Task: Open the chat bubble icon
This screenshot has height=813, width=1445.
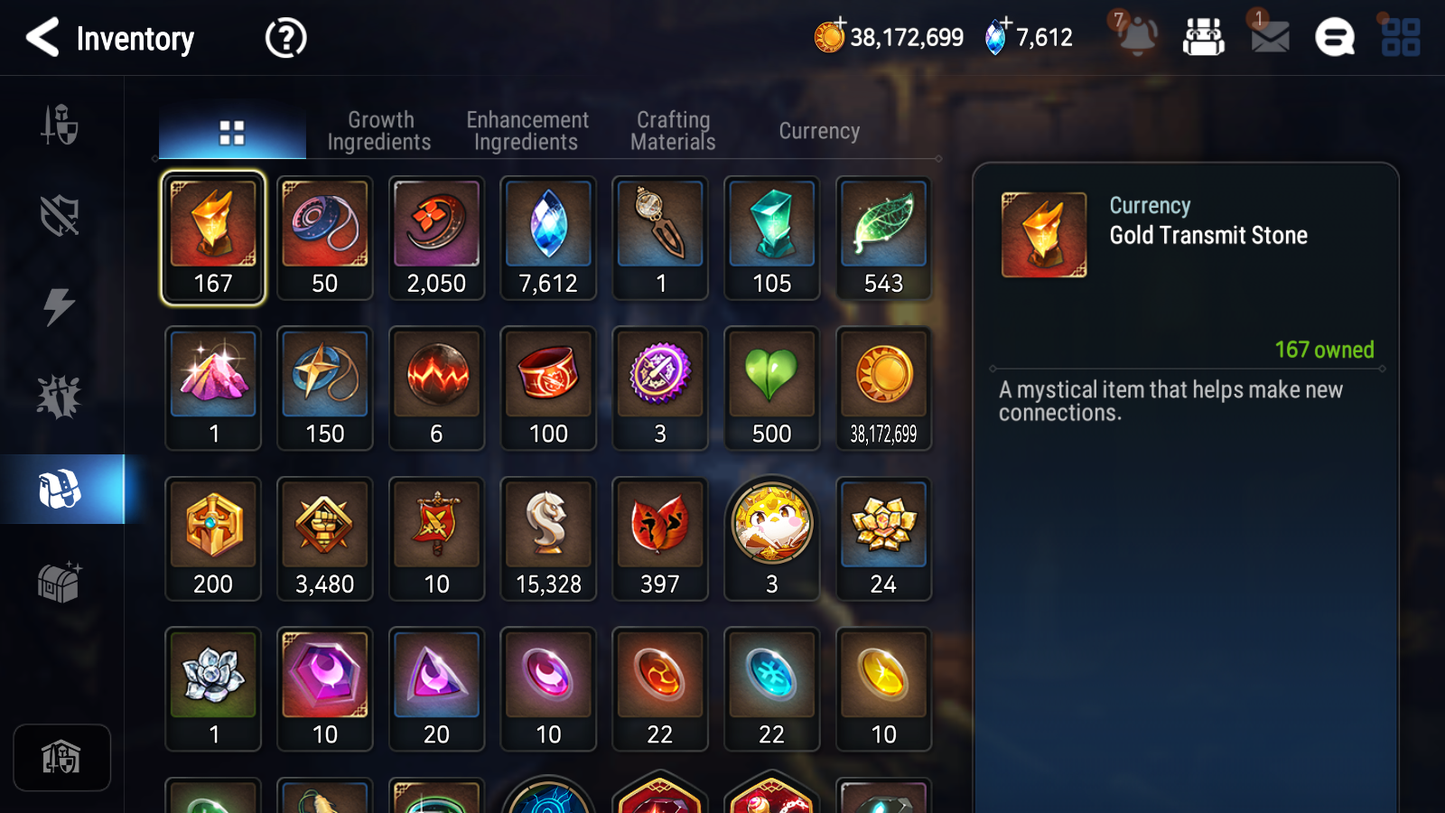Action: tap(1334, 36)
